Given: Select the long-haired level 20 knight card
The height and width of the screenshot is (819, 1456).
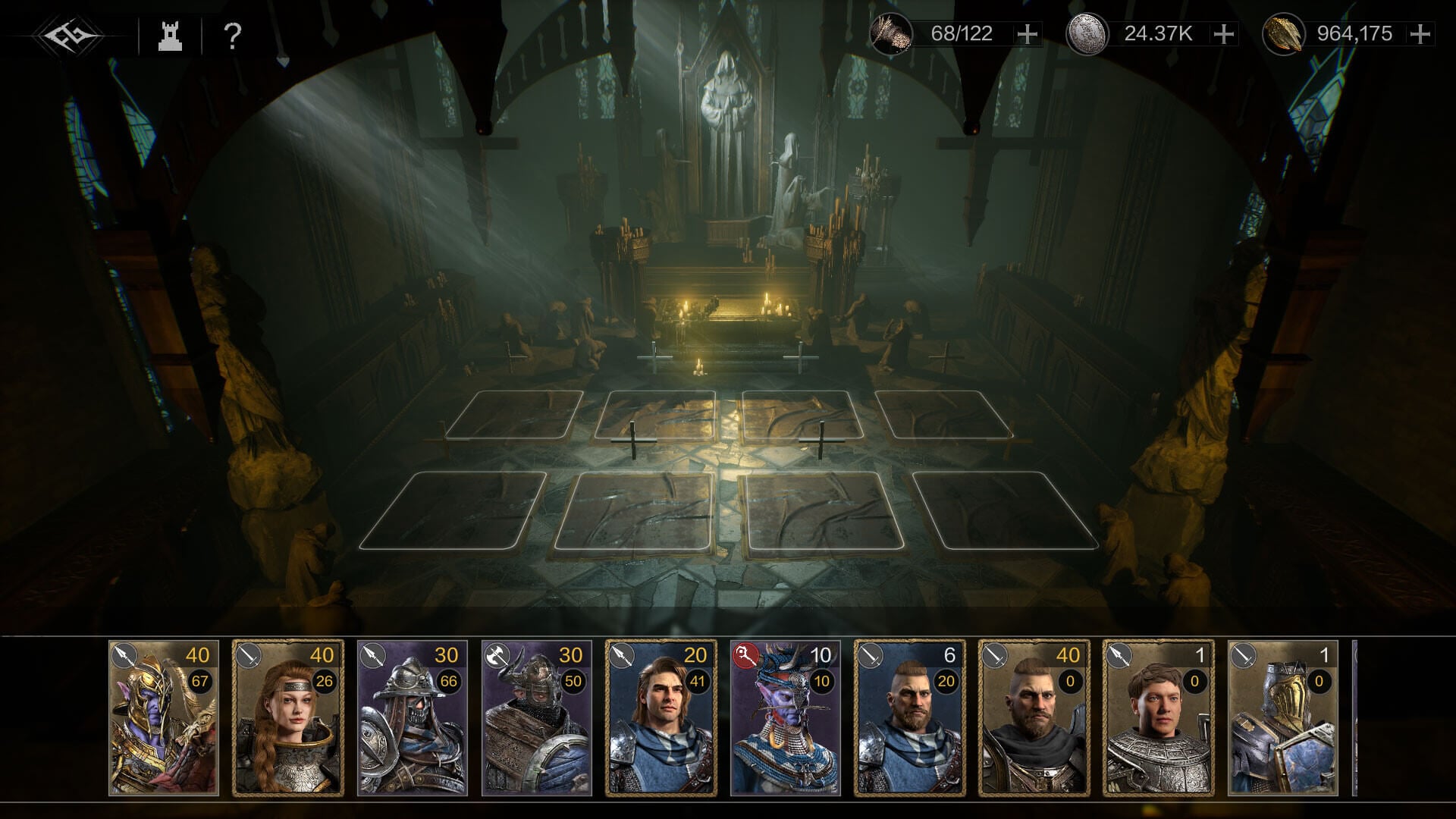Looking at the screenshot, I should 661,717.
